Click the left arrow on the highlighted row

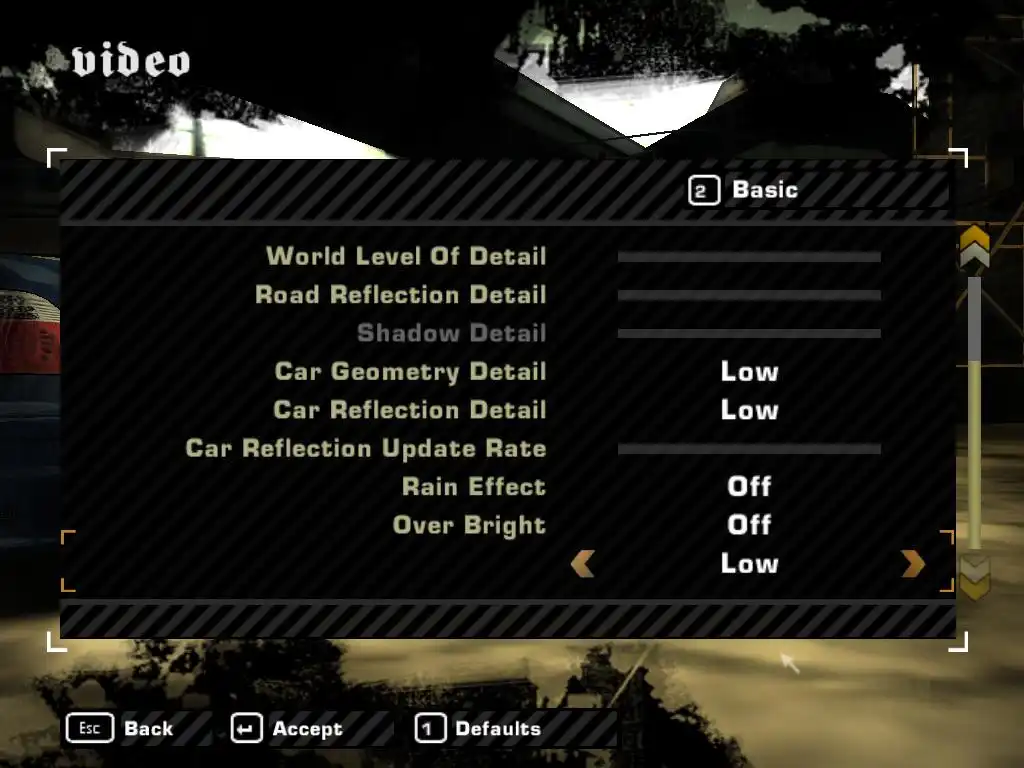pos(582,564)
